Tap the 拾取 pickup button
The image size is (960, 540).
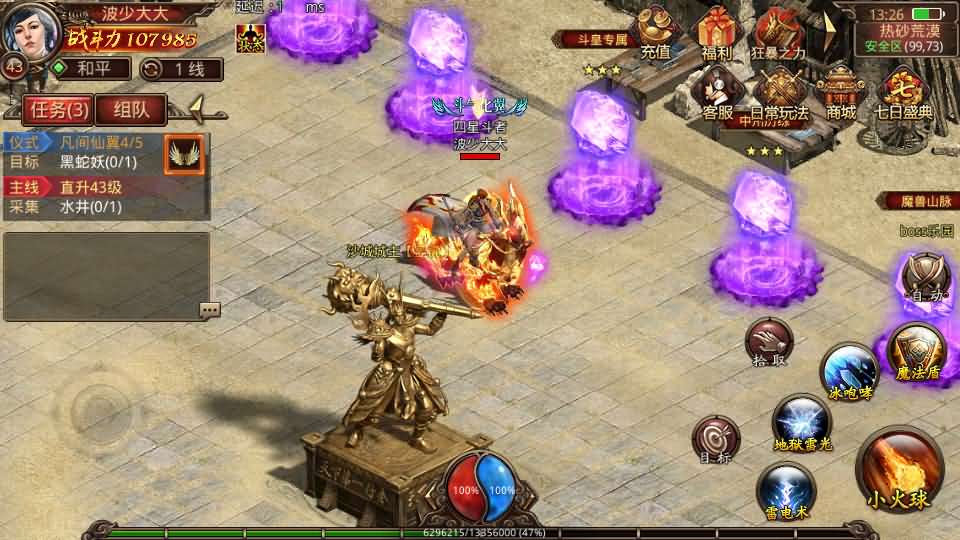click(769, 343)
